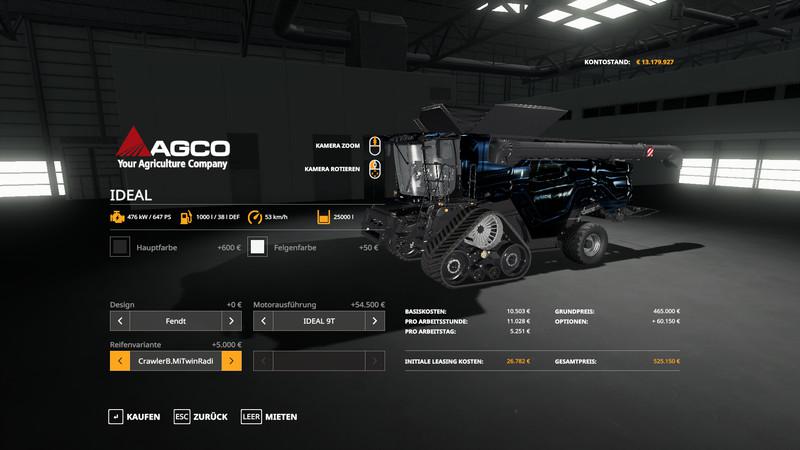Select next Design after Fendt
The height and width of the screenshot is (450, 800).
(x=231, y=321)
